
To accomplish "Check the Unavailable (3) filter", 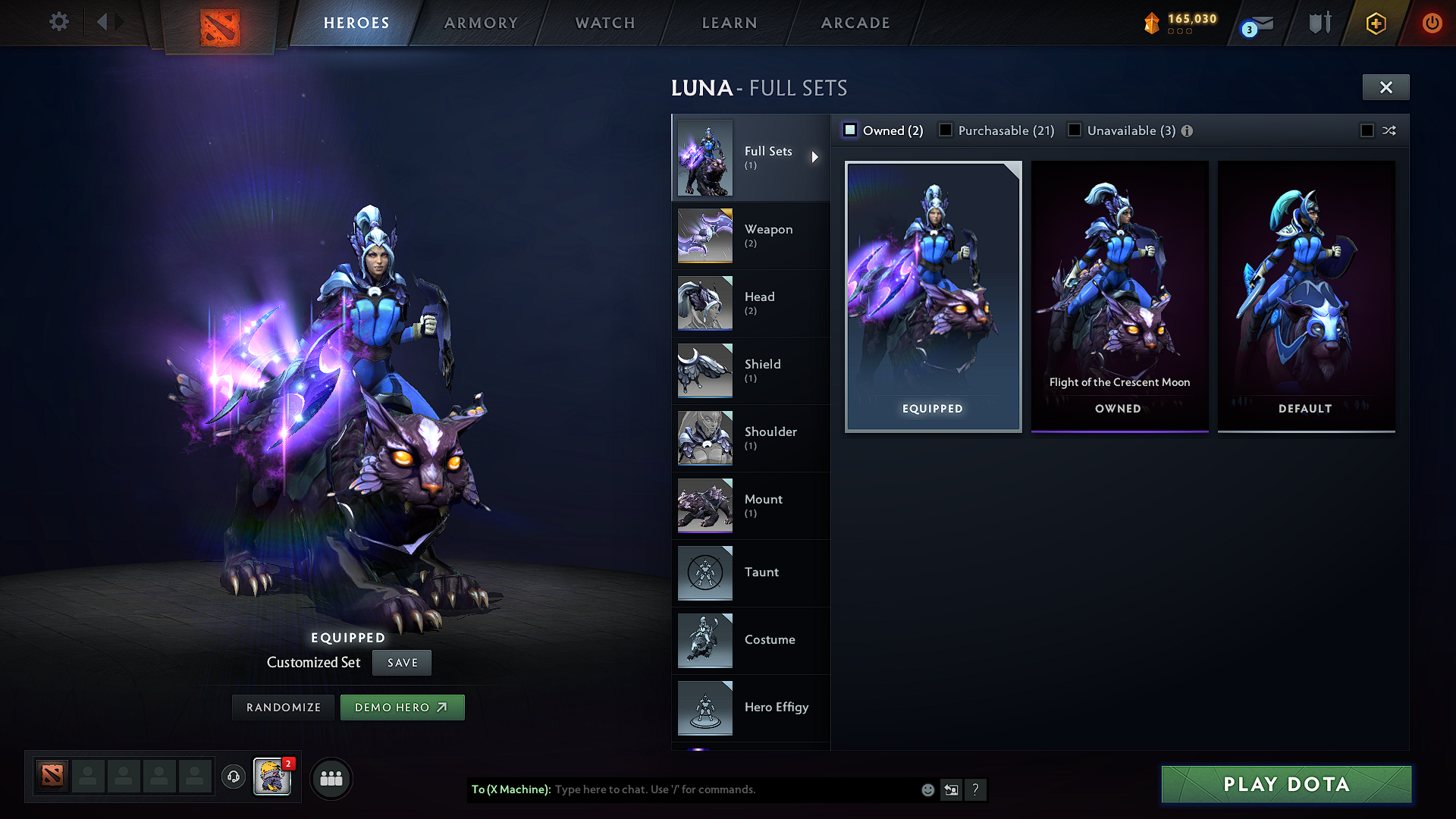I will point(1075,130).
